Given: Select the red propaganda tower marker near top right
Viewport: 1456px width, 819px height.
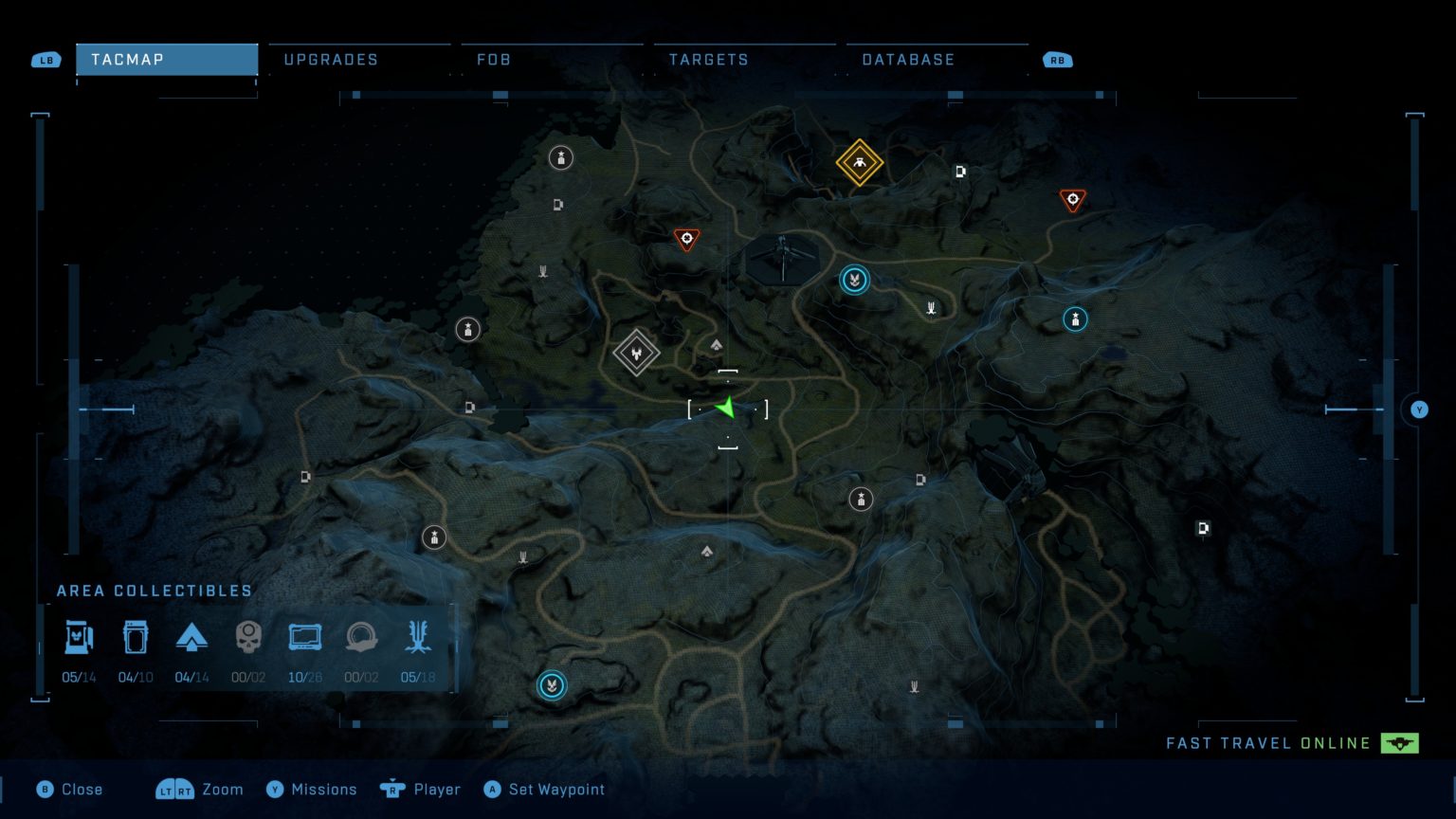Looking at the screenshot, I should tap(1072, 200).
